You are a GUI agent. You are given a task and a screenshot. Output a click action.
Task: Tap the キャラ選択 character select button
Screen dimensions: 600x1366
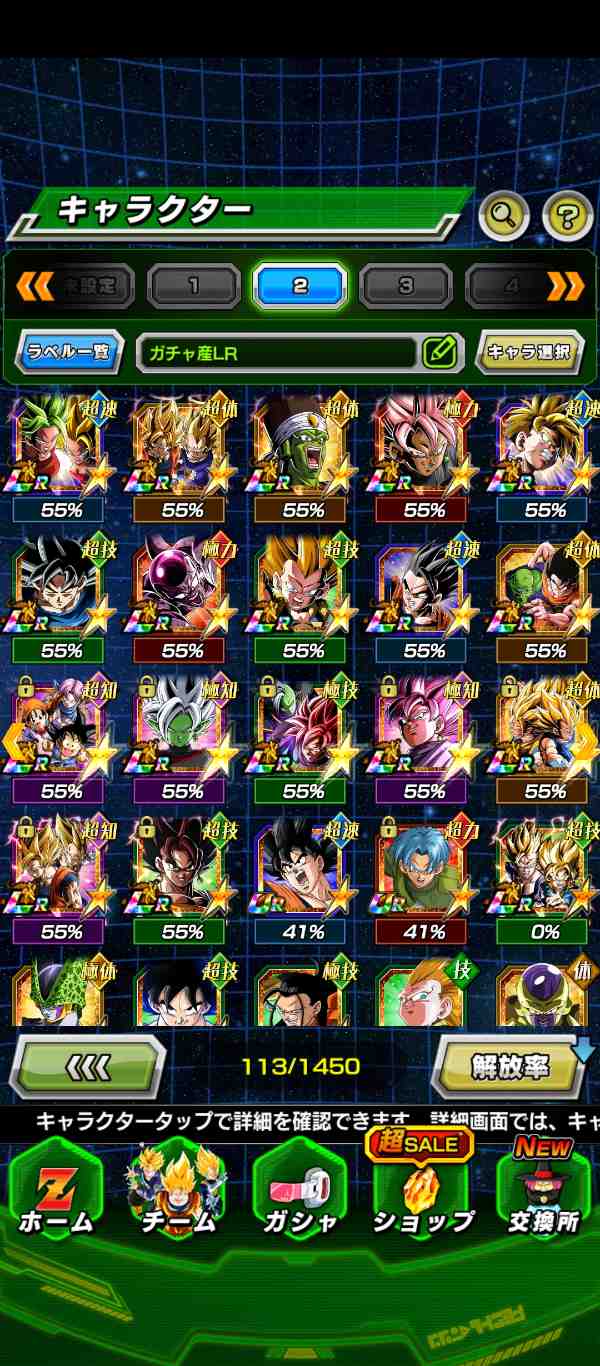(x=528, y=352)
